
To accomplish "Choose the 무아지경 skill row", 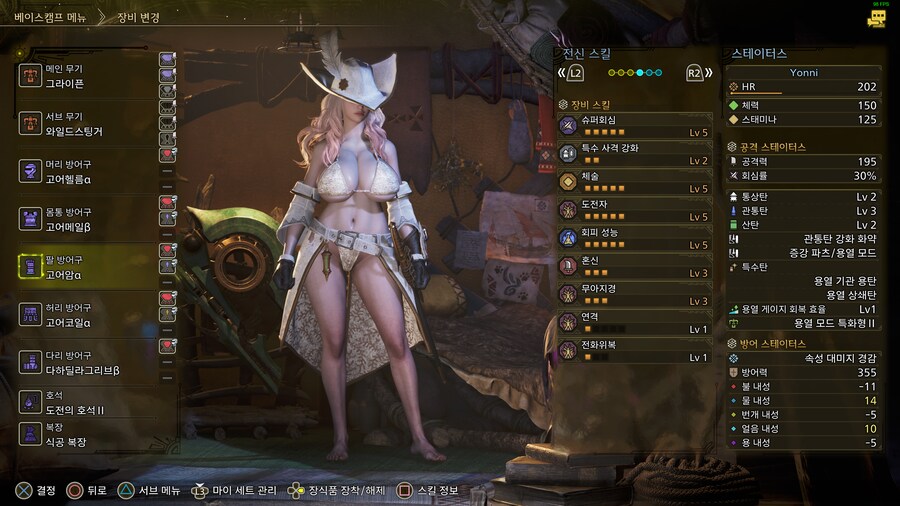I will [x=635, y=293].
